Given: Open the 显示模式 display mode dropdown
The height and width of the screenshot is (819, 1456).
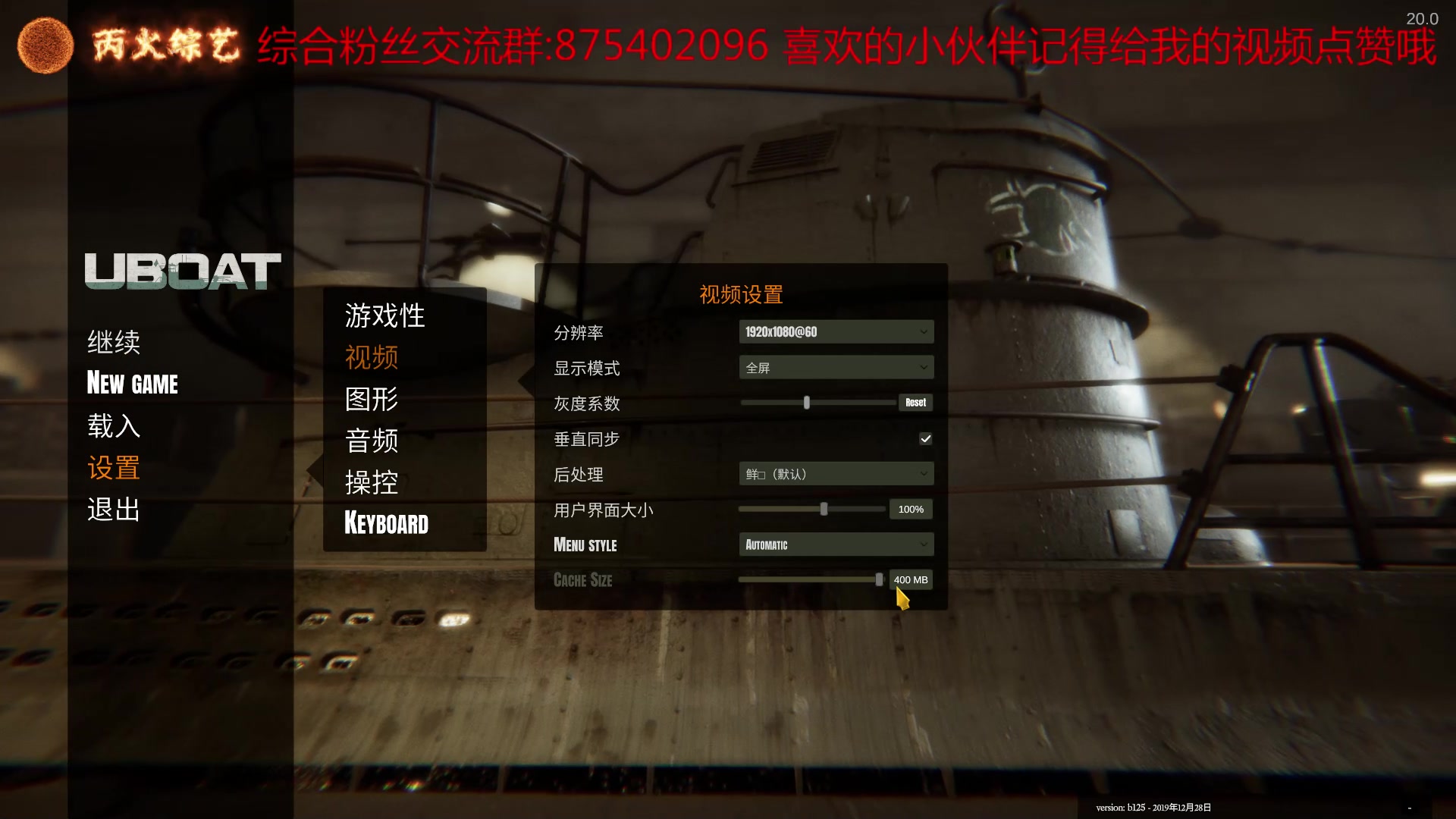Looking at the screenshot, I should 836,367.
